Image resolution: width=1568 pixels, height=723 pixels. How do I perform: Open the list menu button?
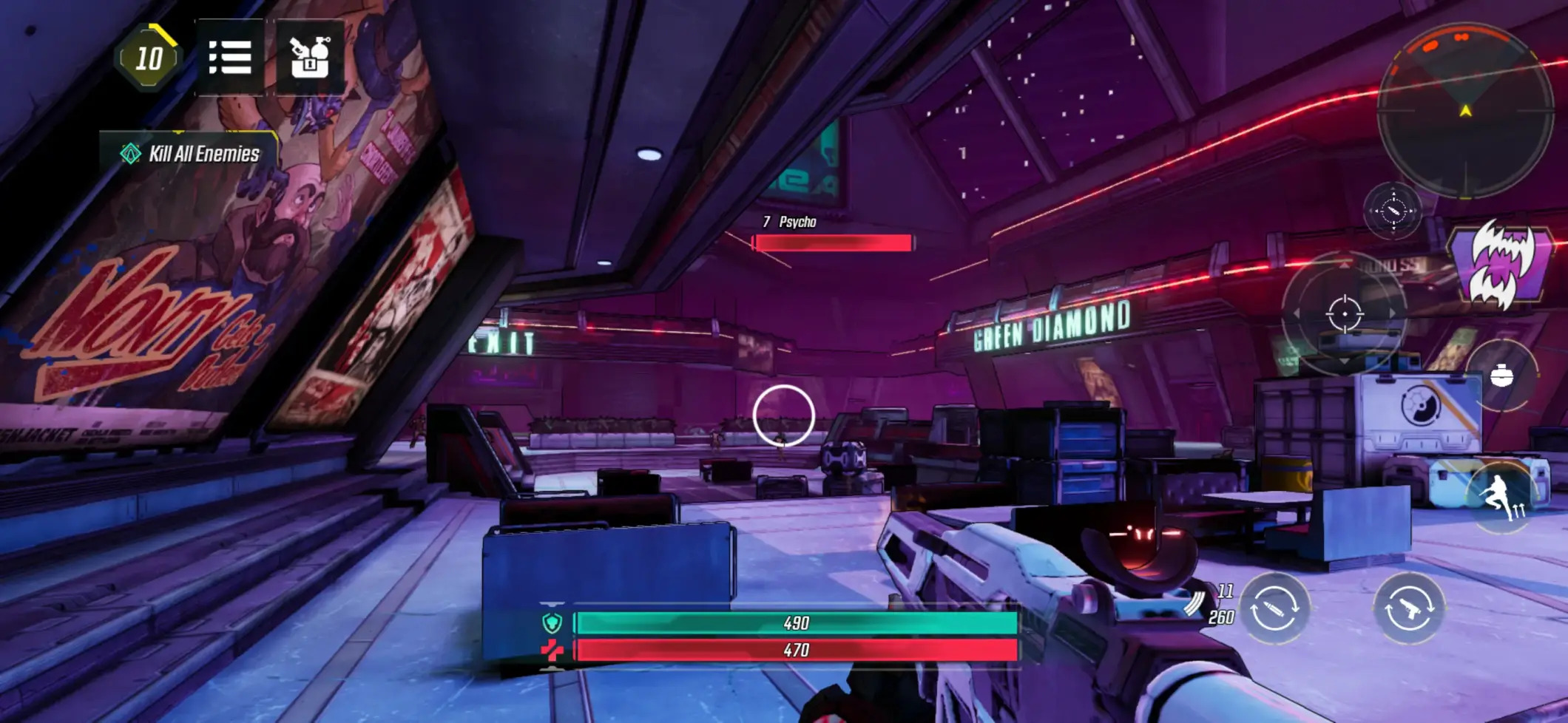(x=230, y=58)
